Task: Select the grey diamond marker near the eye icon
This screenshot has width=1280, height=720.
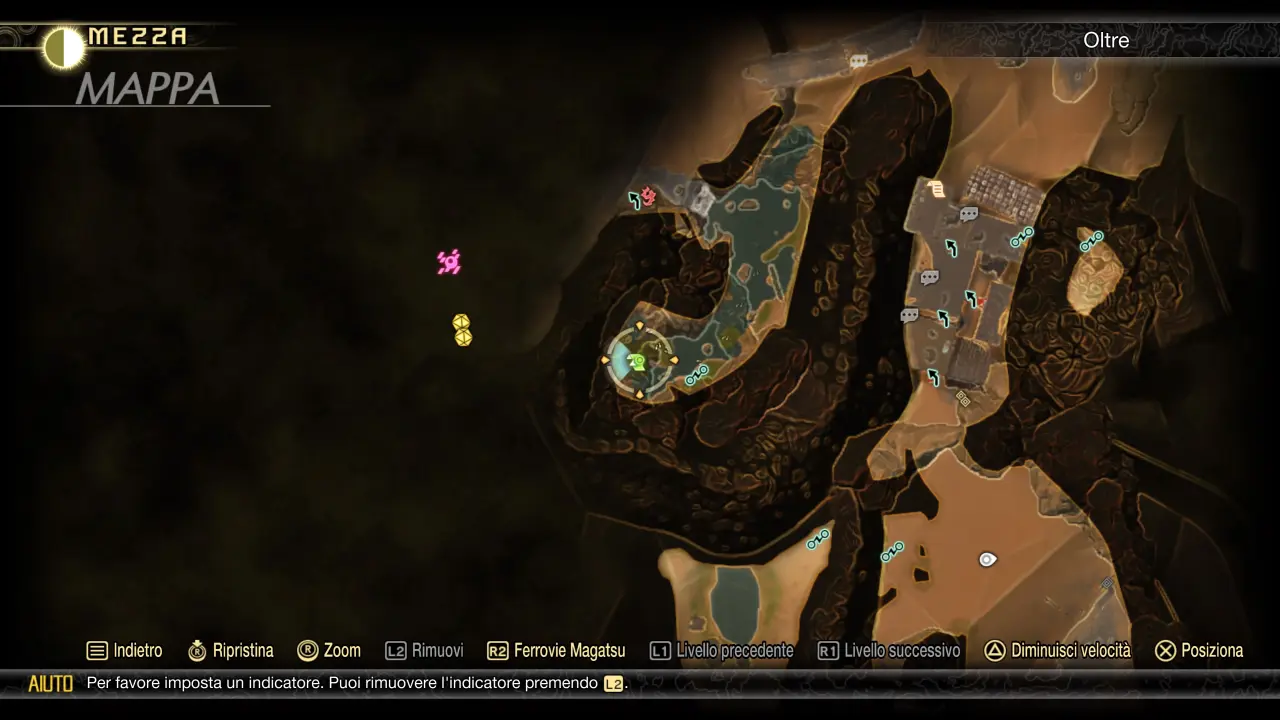Action: 1107,583
